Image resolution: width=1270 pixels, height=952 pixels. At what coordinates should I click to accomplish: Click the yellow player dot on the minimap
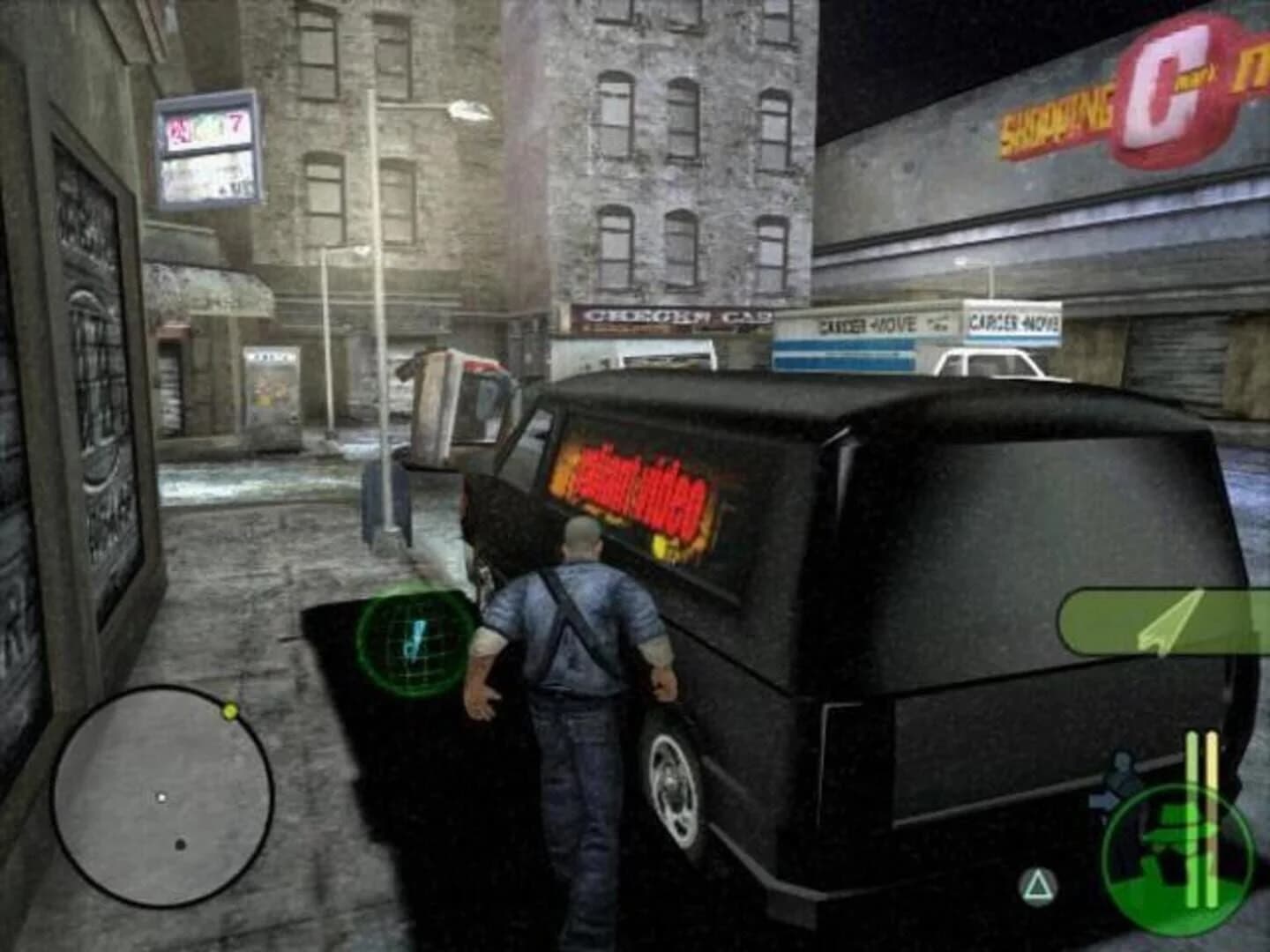[228, 709]
